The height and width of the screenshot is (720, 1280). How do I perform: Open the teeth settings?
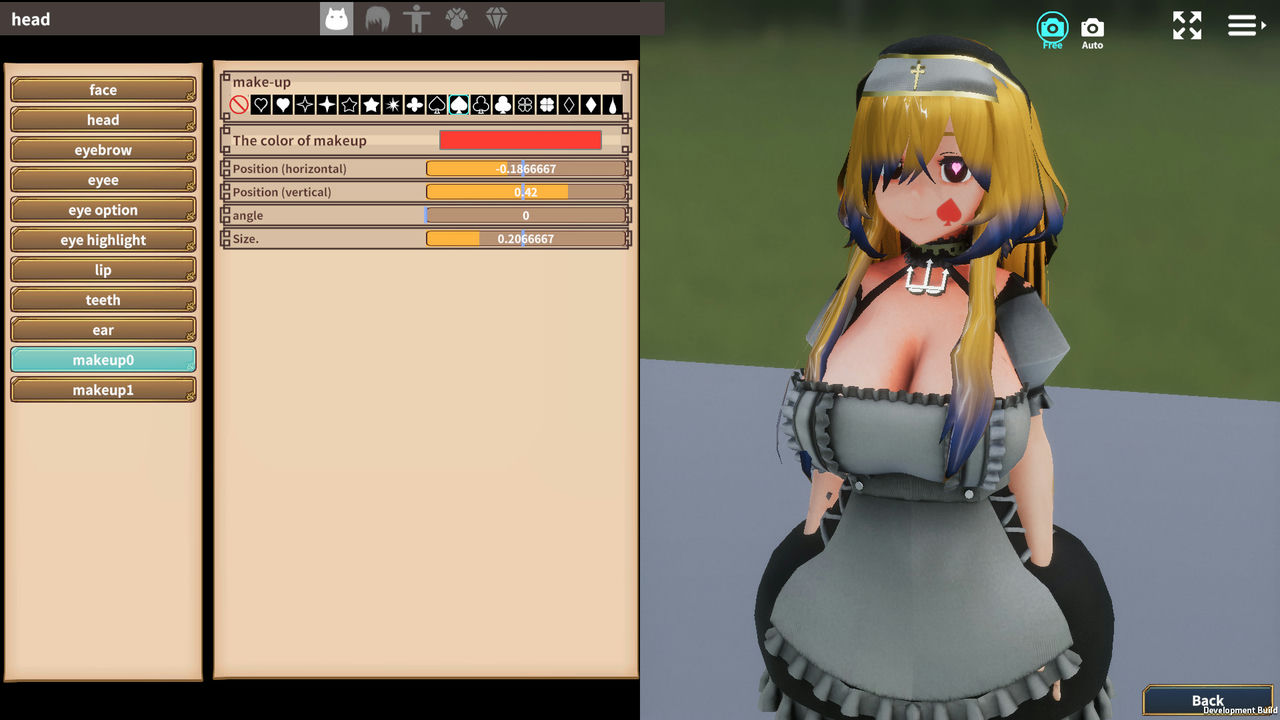[x=103, y=300]
